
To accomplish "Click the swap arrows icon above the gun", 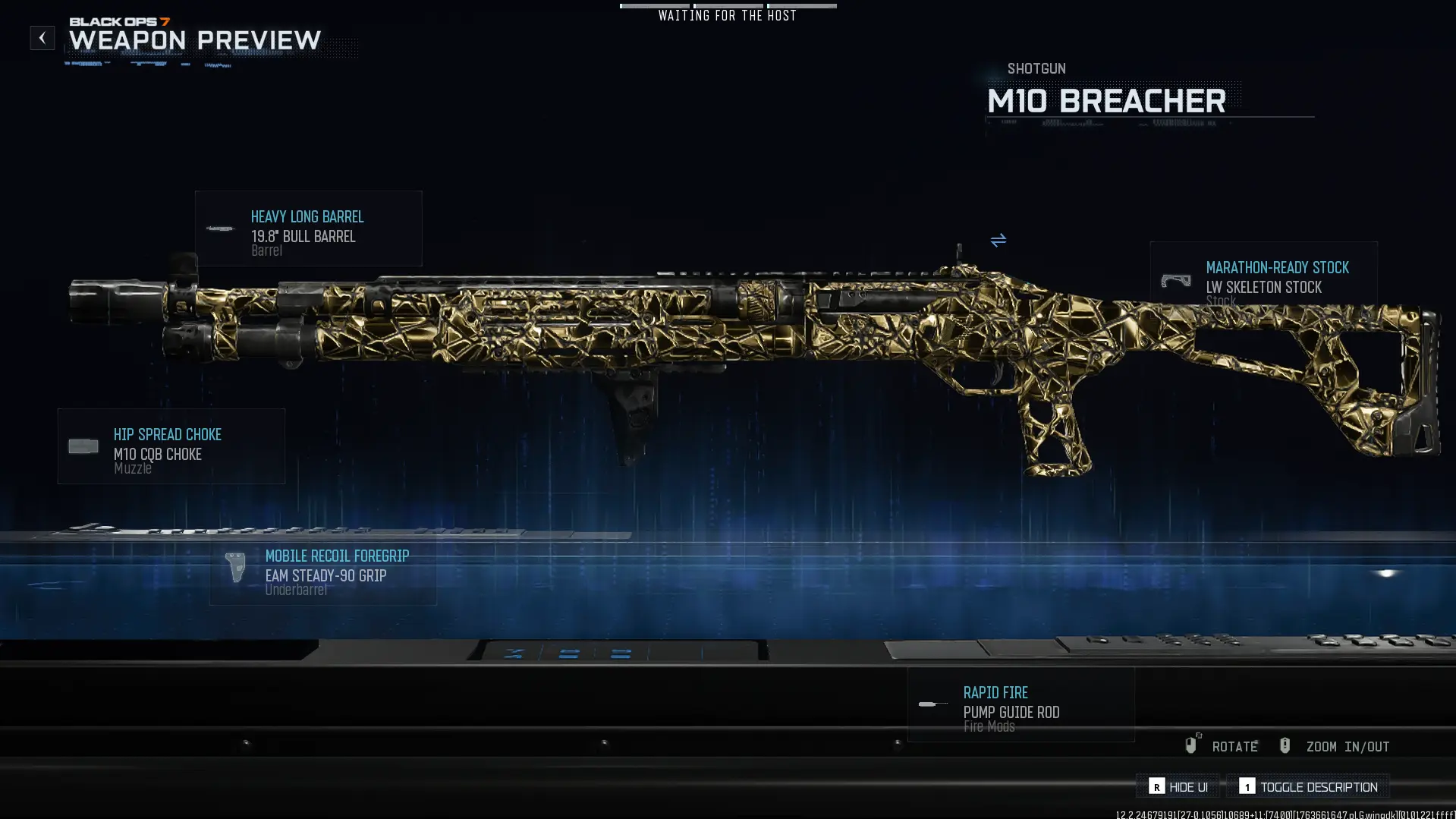I will (998, 241).
